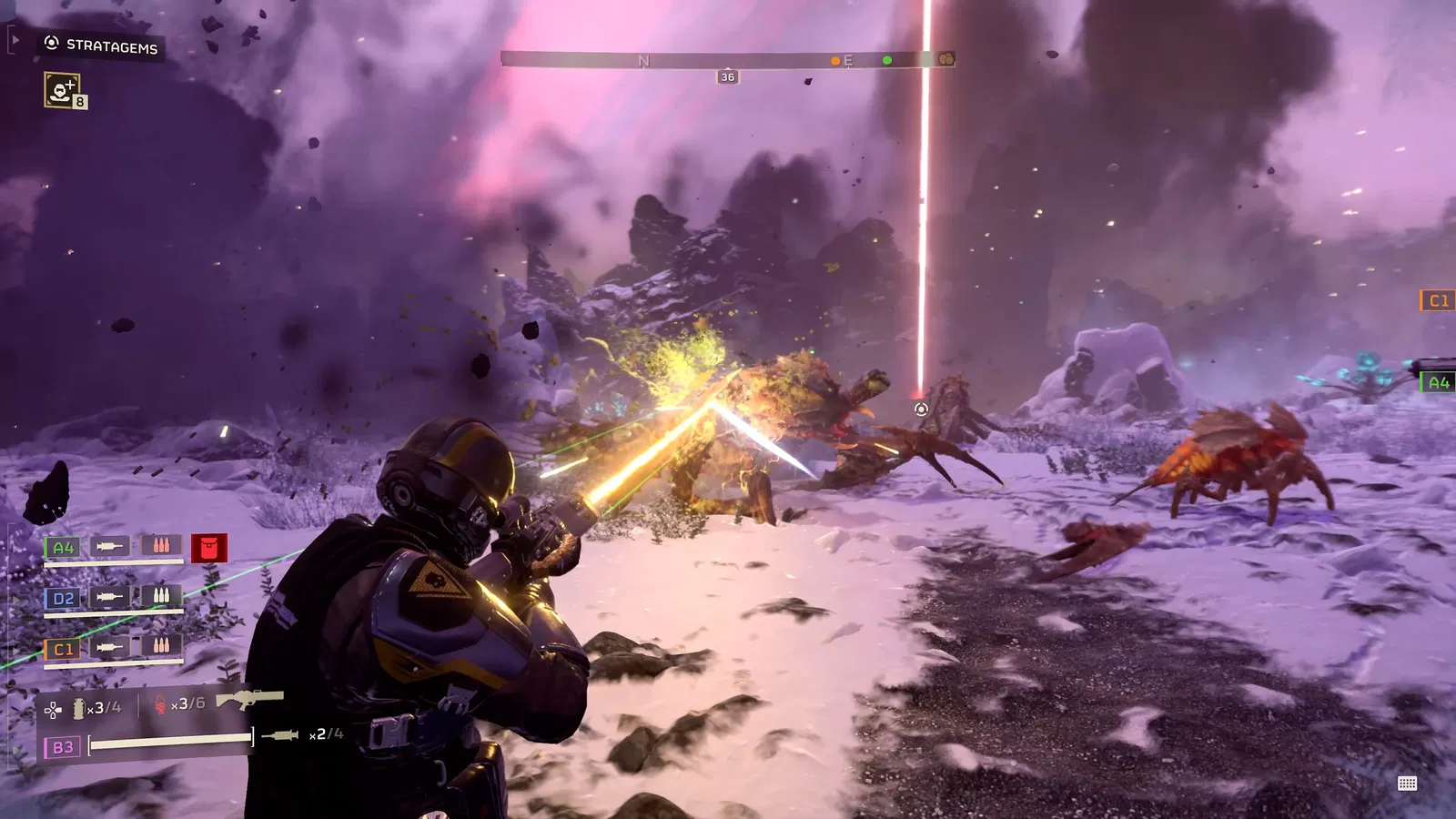Click the D-pad input icon near grenades
Image resolution: width=1456 pixels, height=819 pixels.
pos(52,710)
